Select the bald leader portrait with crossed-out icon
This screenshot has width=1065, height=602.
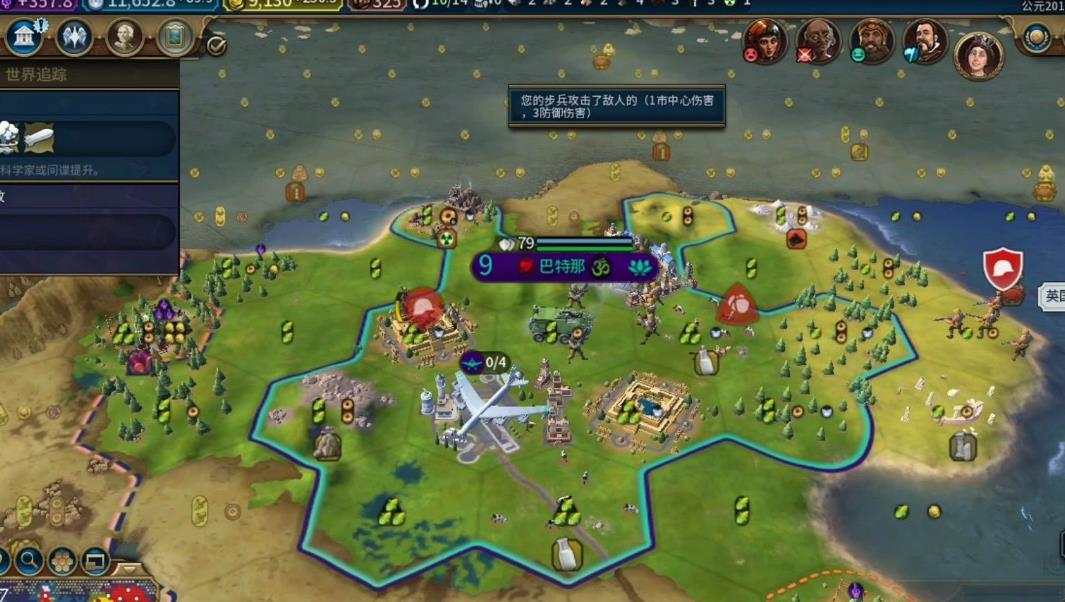tap(818, 42)
